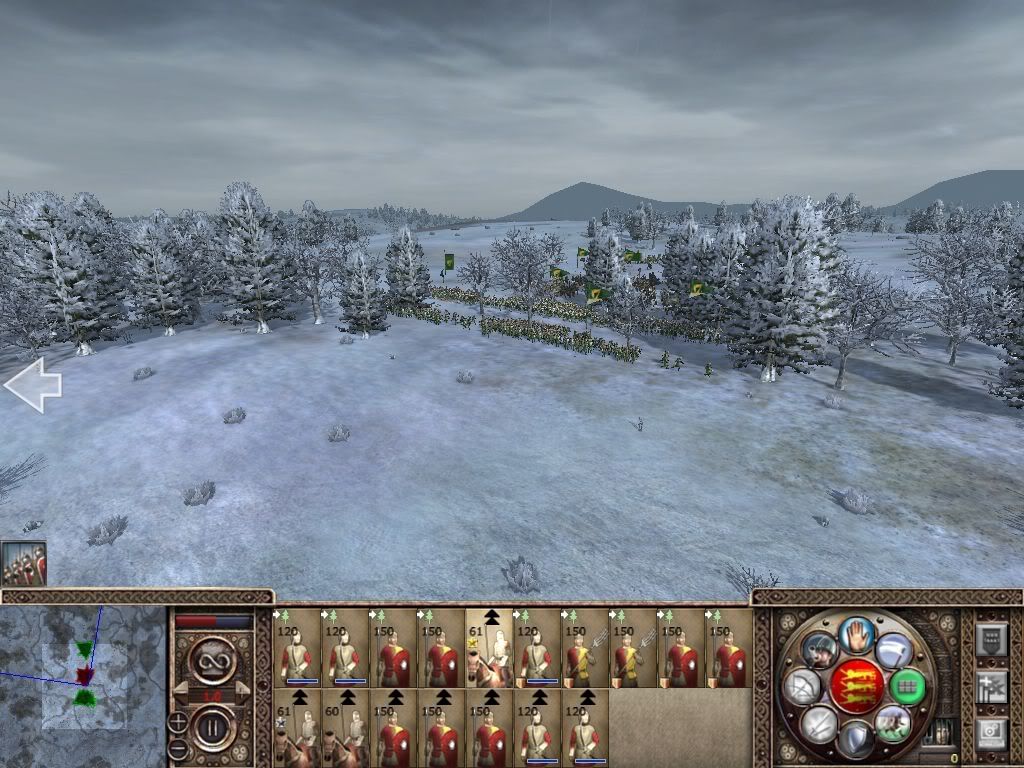Decrease game speed with left arrow
This screenshot has height=768, width=1024.
click(x=183, y=693)
